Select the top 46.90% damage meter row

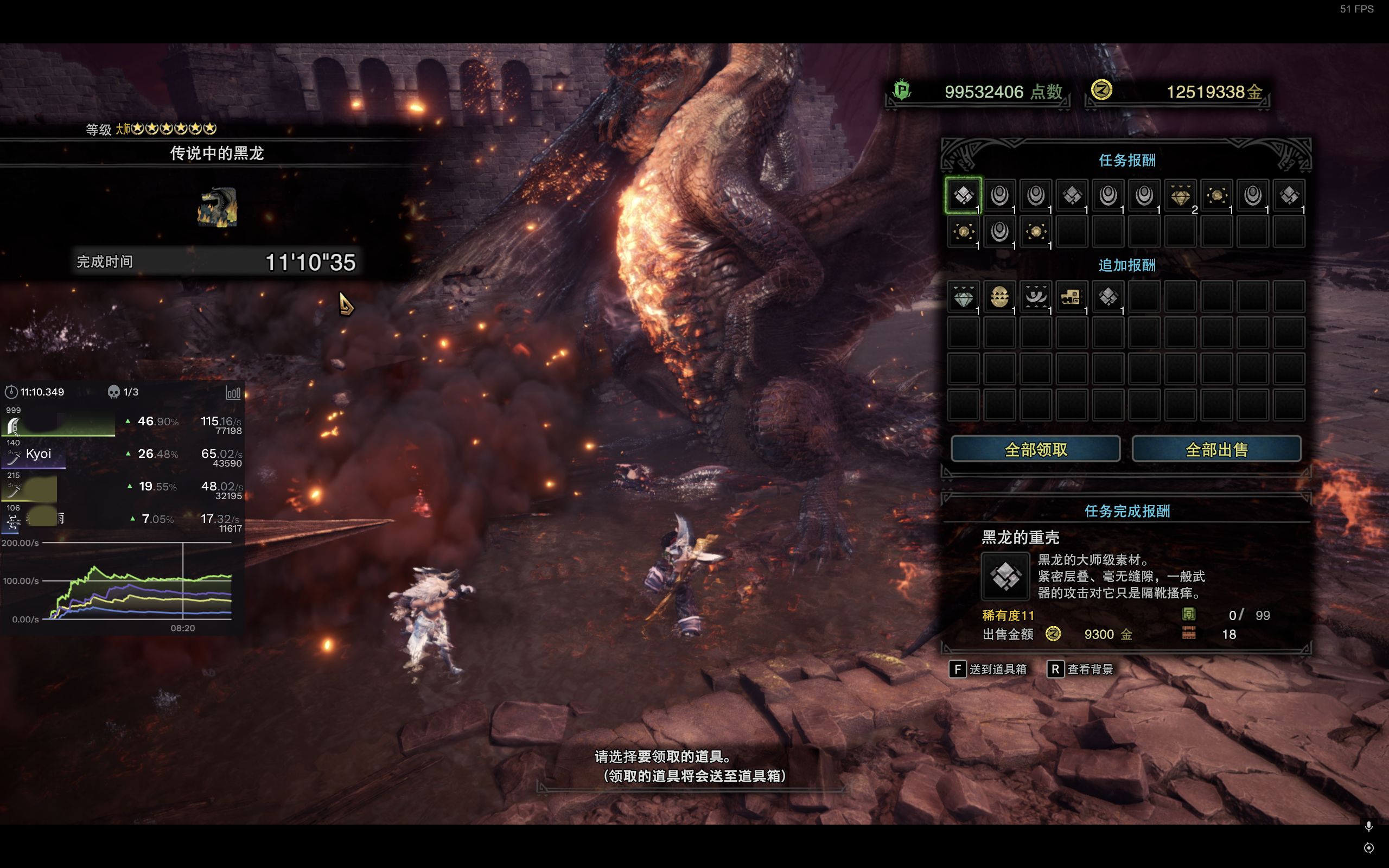(x=122, y=423)
